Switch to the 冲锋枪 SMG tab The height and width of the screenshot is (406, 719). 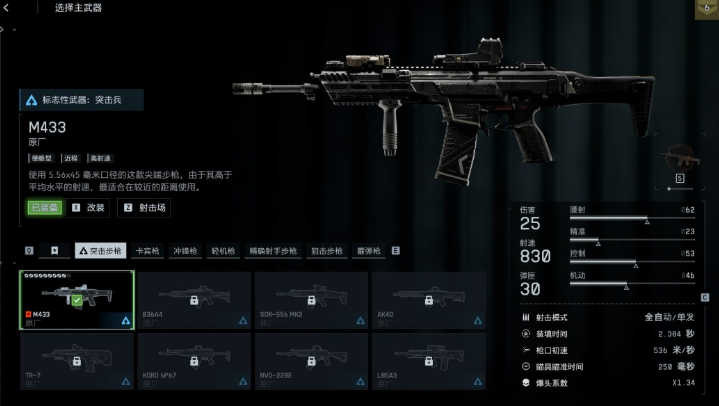click(x=186, y=251)
